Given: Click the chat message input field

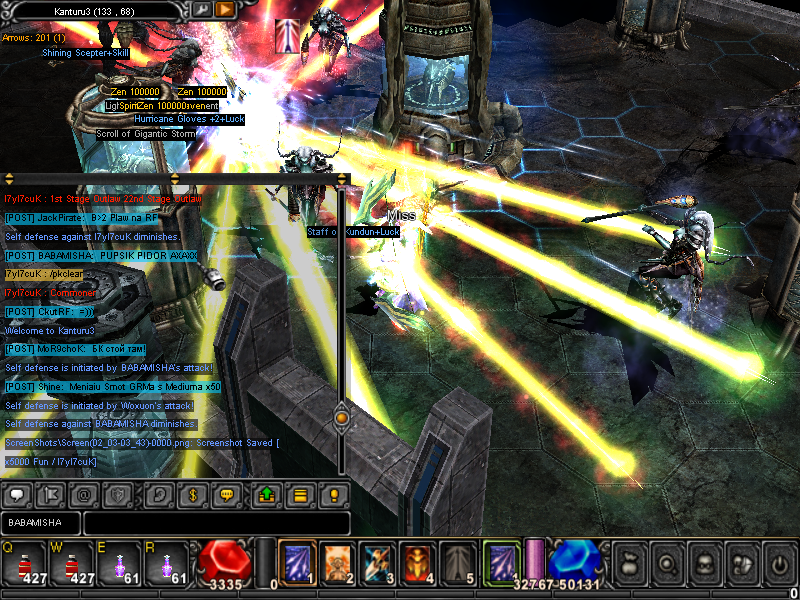Looking at the screenshot, I should [x=216, y=523].
